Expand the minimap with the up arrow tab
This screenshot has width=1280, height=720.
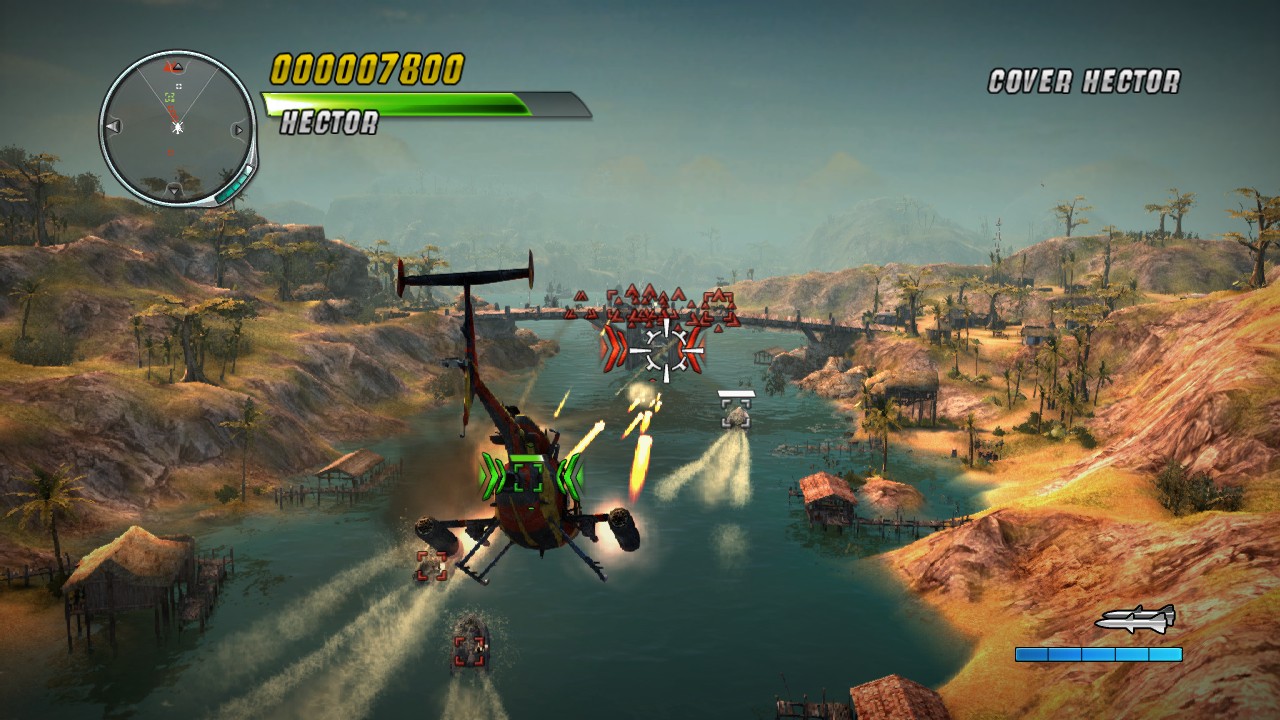(178, 67)
